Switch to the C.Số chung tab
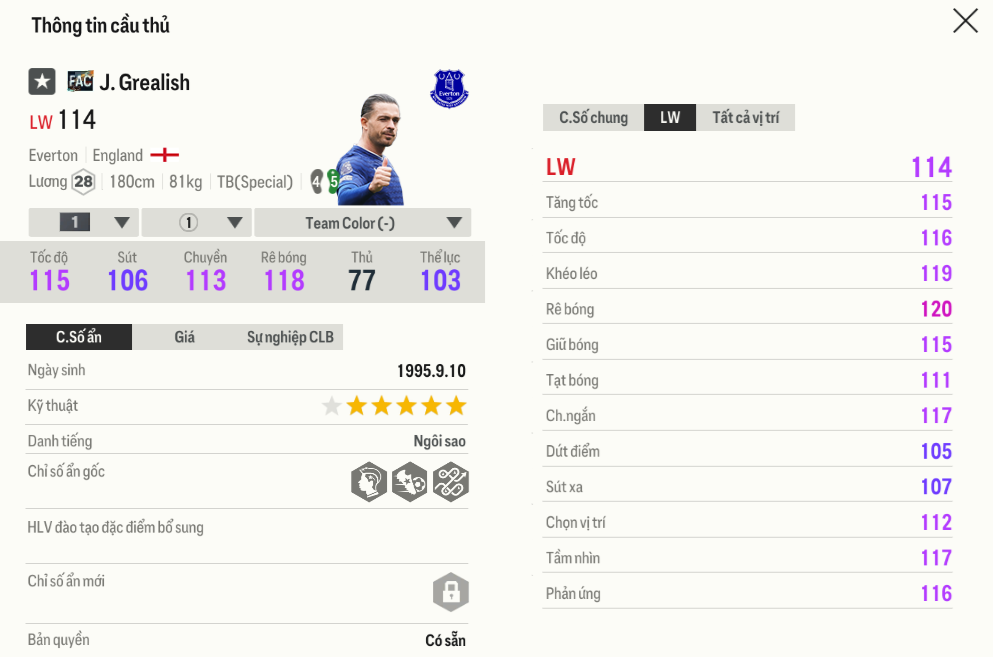 point(593,118)
